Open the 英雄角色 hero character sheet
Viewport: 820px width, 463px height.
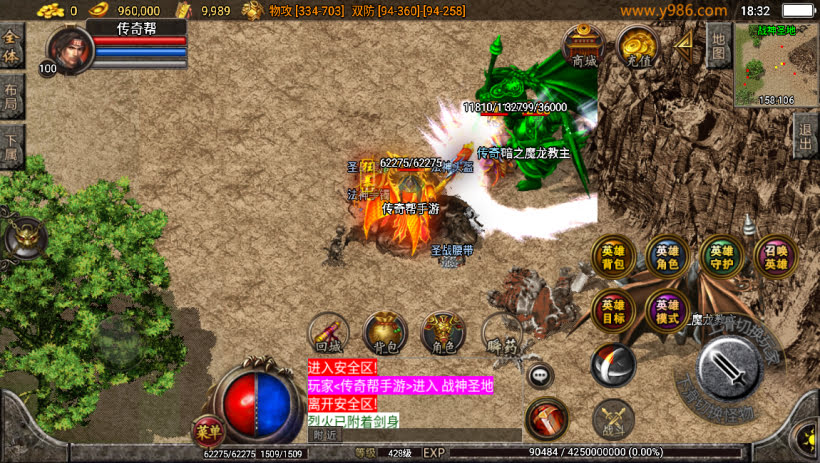tap(666, 257)
